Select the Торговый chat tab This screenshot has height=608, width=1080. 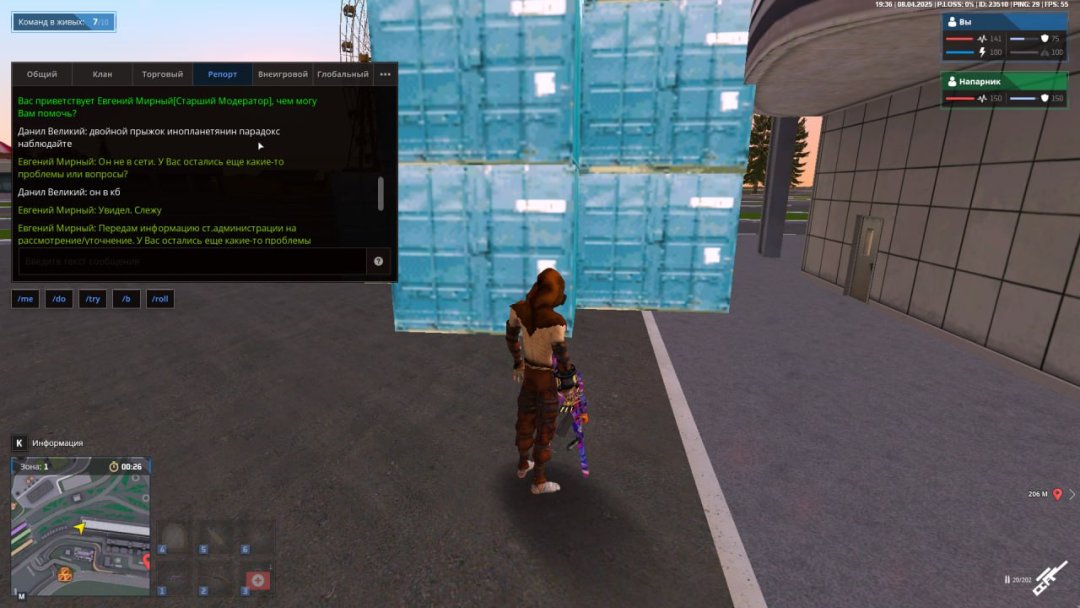[162, 74]
